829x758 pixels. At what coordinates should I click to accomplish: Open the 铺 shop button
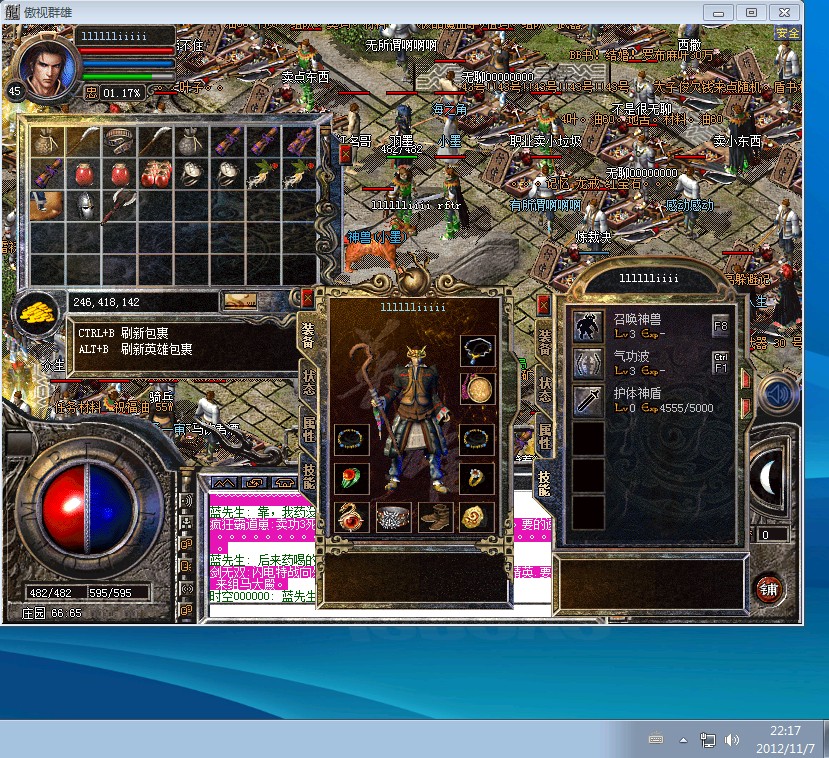pos(768,588)
